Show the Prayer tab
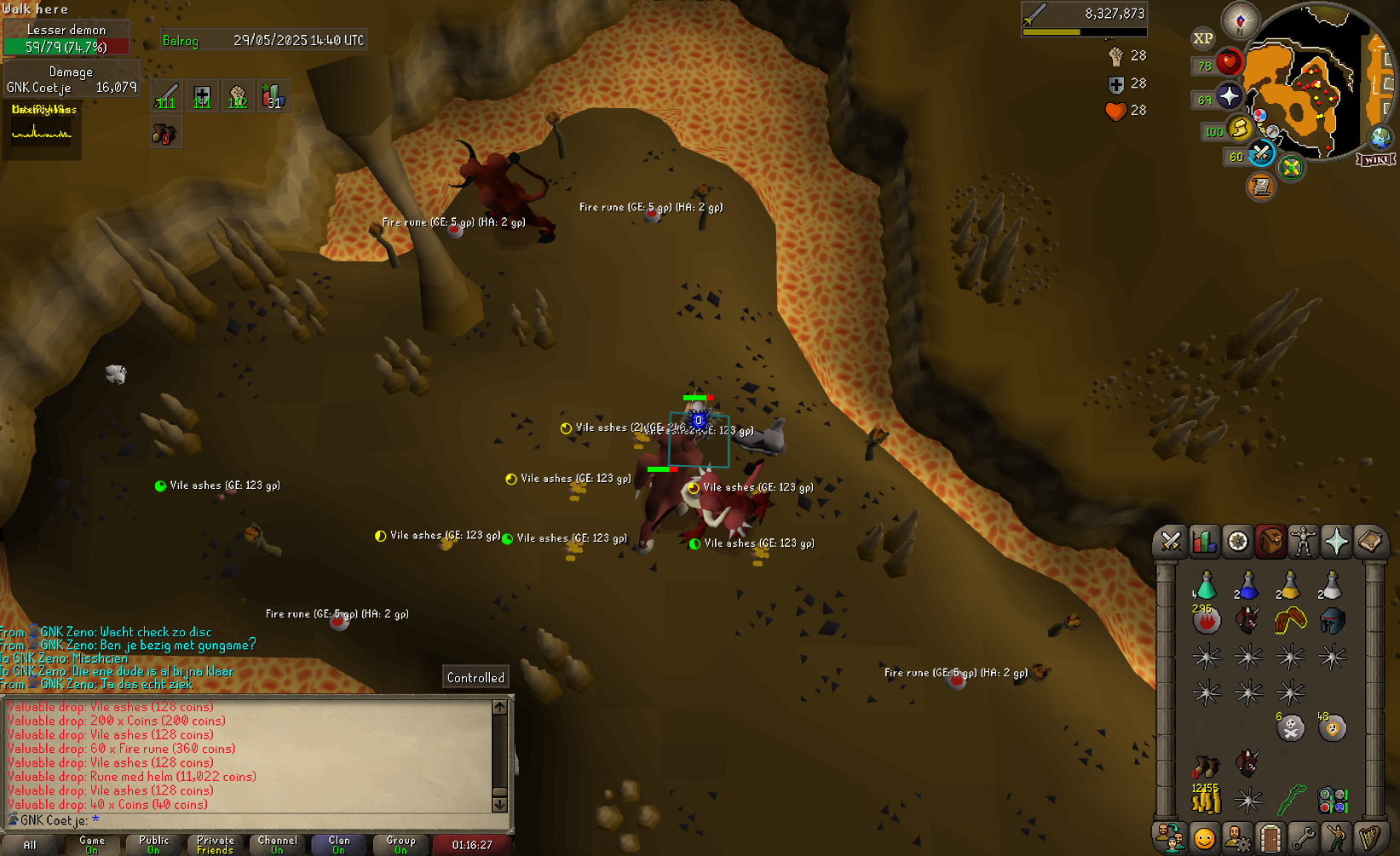The image size is (1400, 856). click(x=1336, y=542)
